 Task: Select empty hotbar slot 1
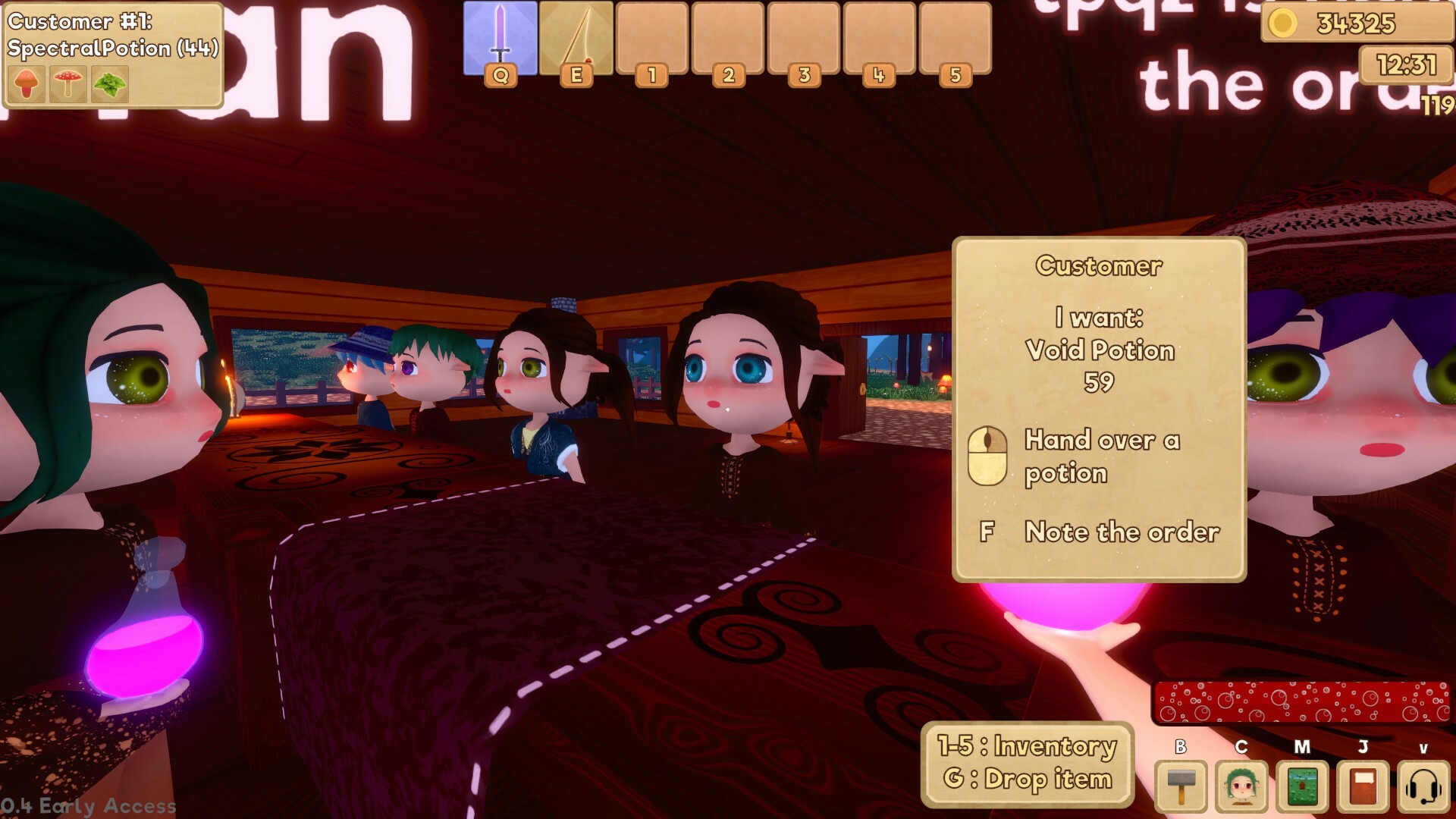652,36
